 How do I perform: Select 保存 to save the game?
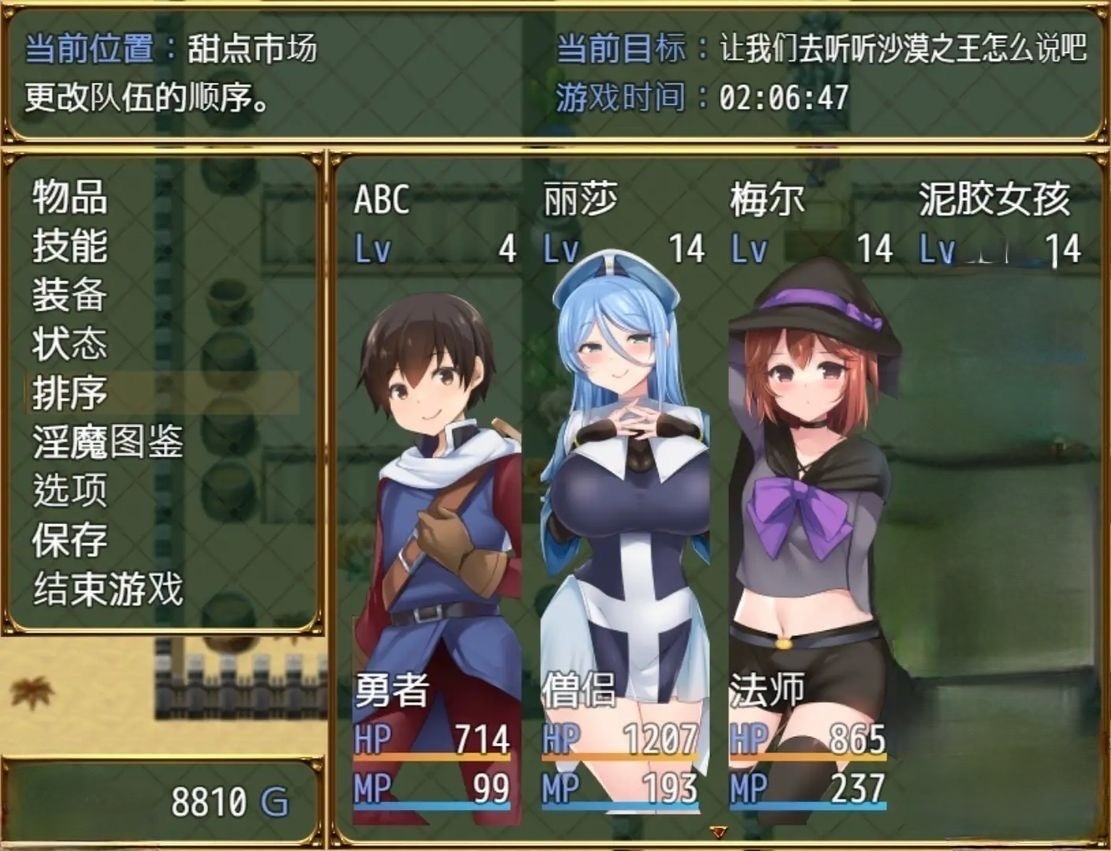tap(70, 540)
